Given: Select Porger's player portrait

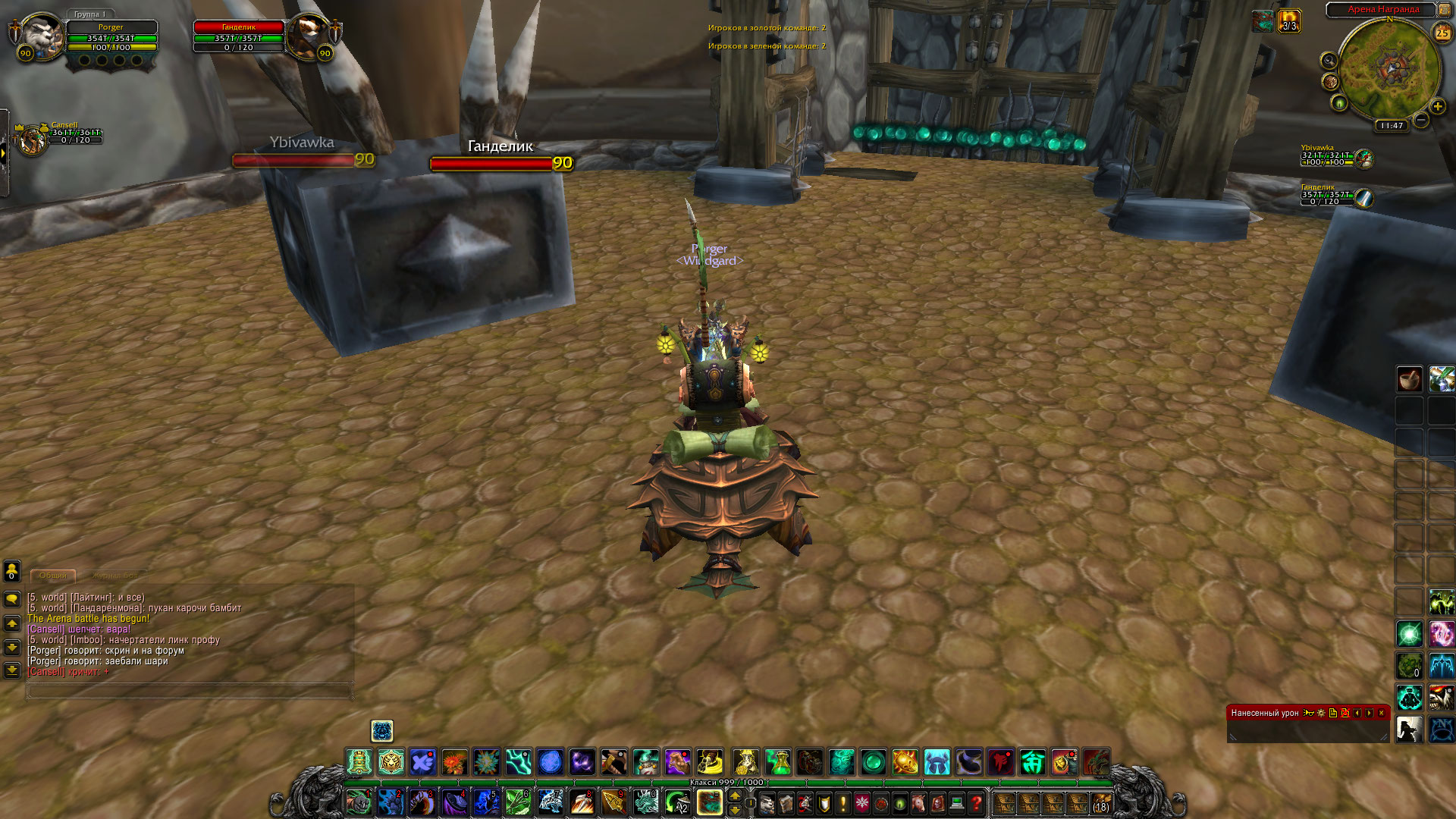Looking at the screenshot, I should point(40,36).
